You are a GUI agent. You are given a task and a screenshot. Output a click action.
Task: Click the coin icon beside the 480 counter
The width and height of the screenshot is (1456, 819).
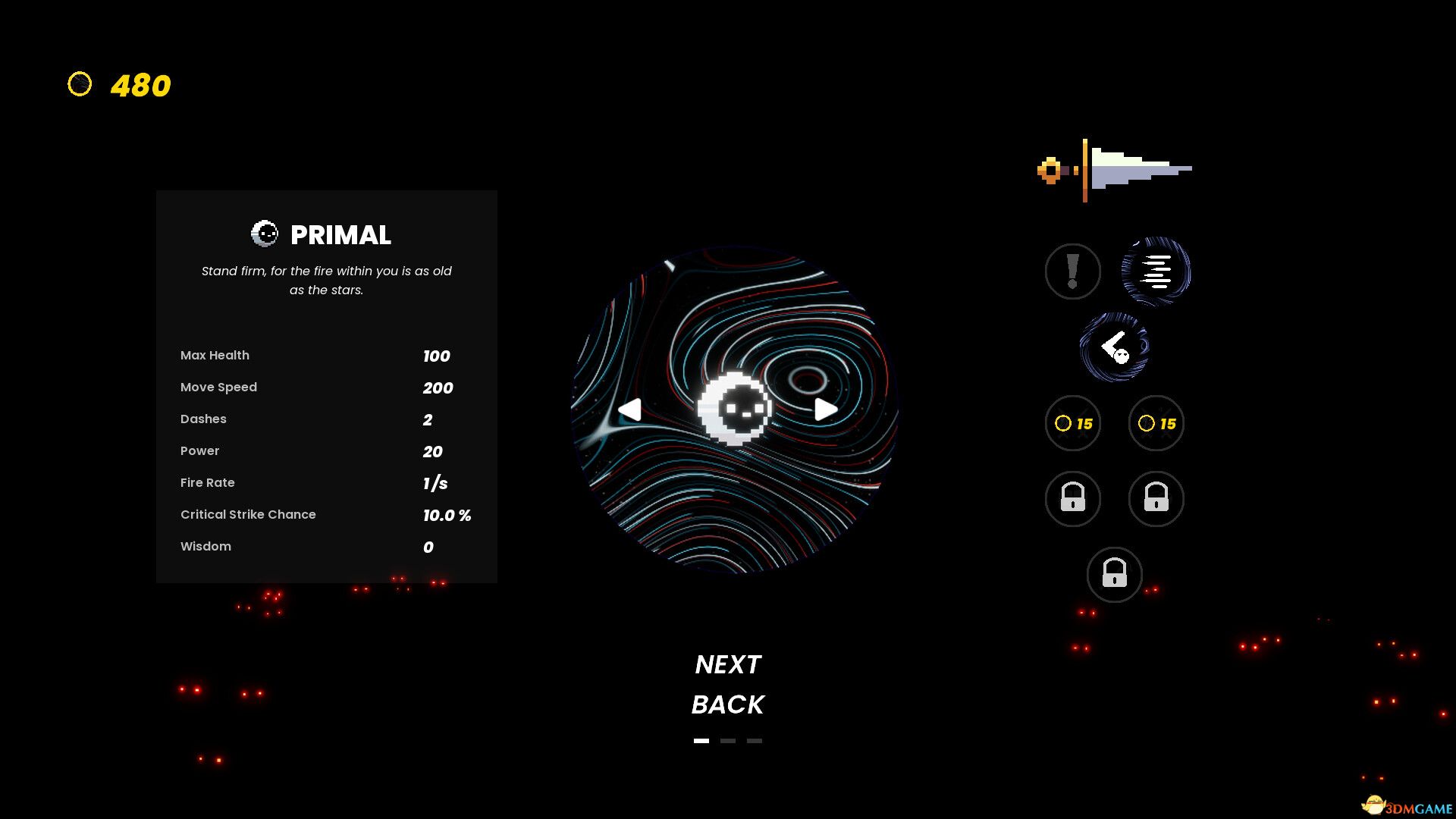tap(80, 85)
